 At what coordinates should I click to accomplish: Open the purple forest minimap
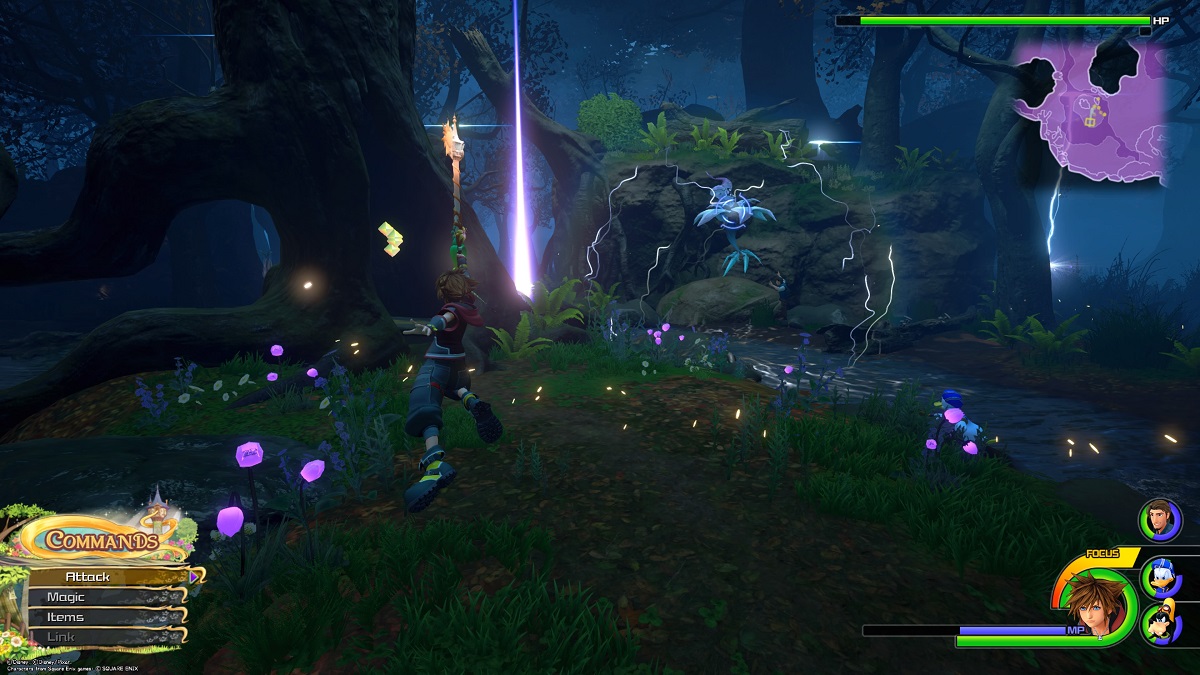(x=1088, y=110)
